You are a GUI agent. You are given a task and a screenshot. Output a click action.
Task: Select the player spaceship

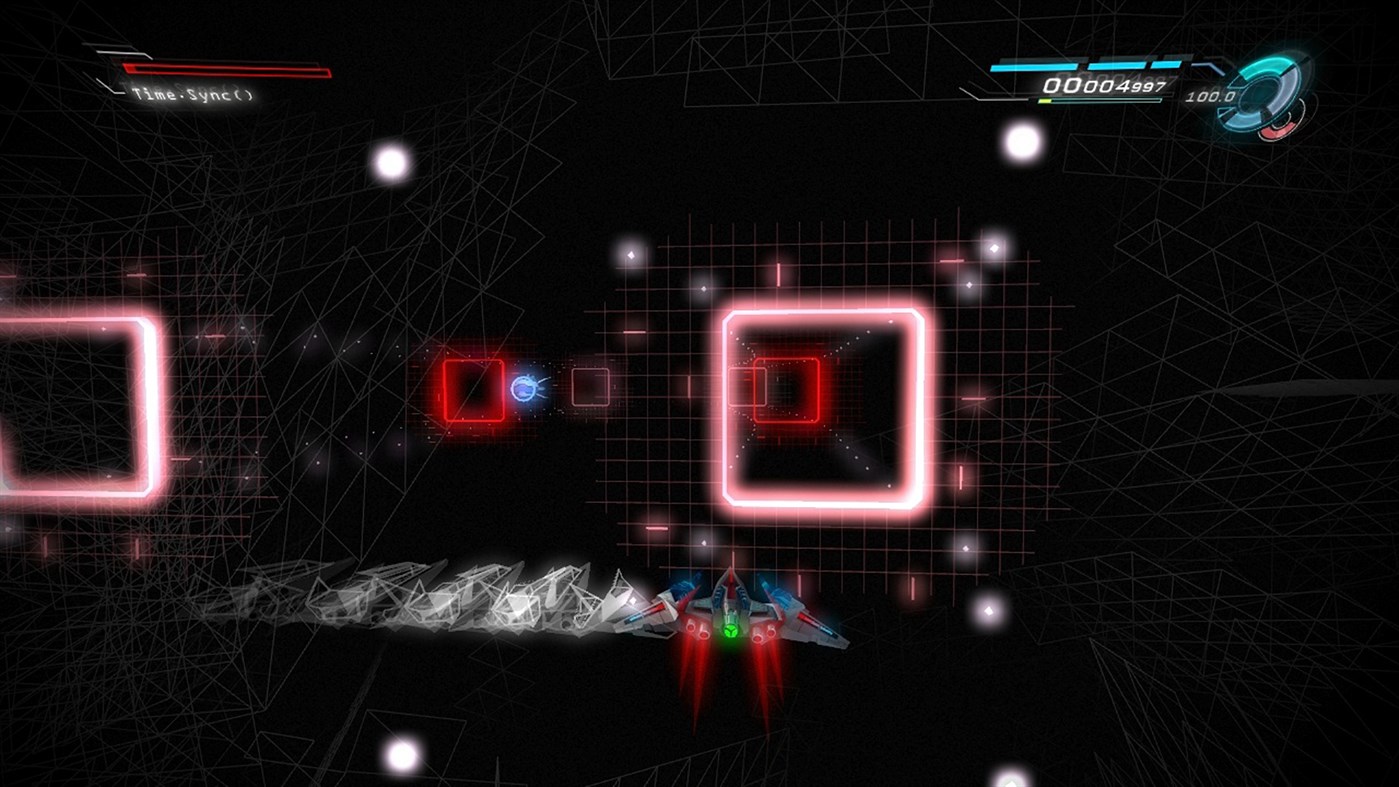click(730, 615)
